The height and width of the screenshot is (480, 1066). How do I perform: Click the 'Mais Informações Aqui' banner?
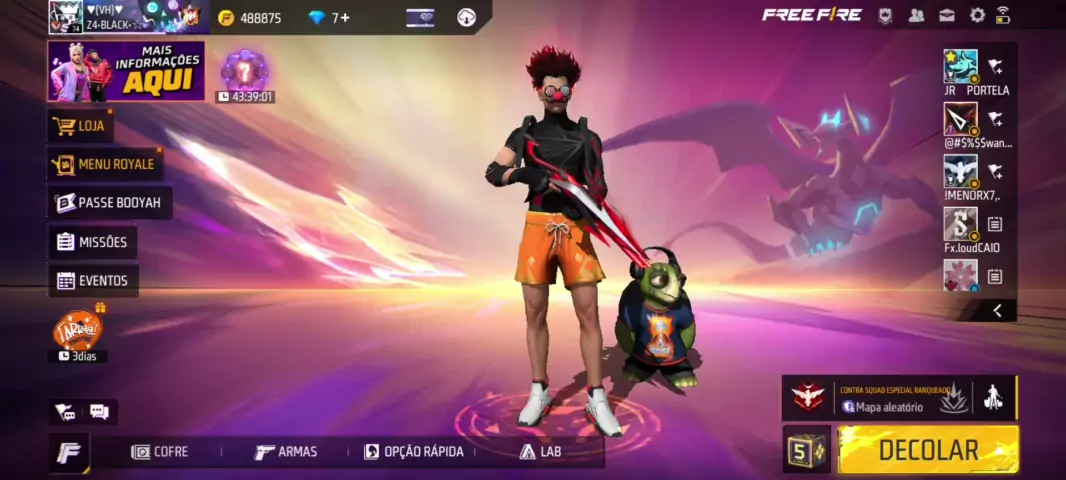coord(126,71)
